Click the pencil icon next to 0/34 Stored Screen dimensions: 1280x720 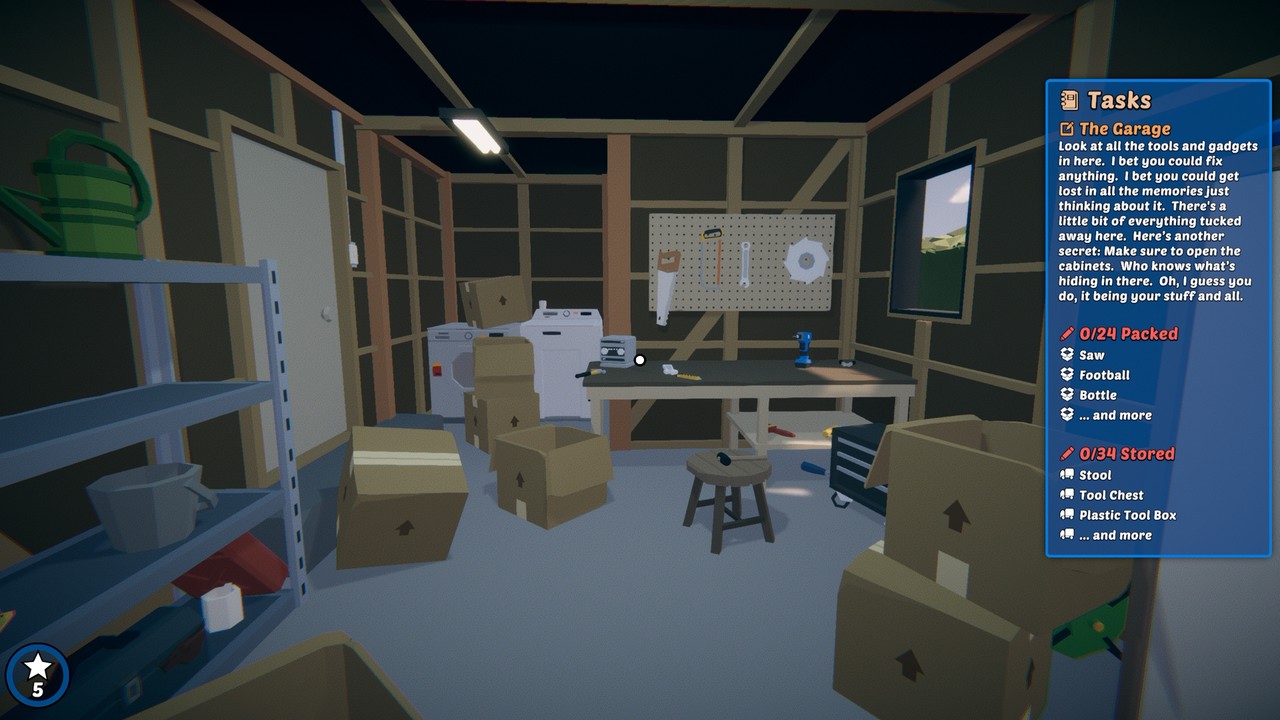click(1066, 453)
